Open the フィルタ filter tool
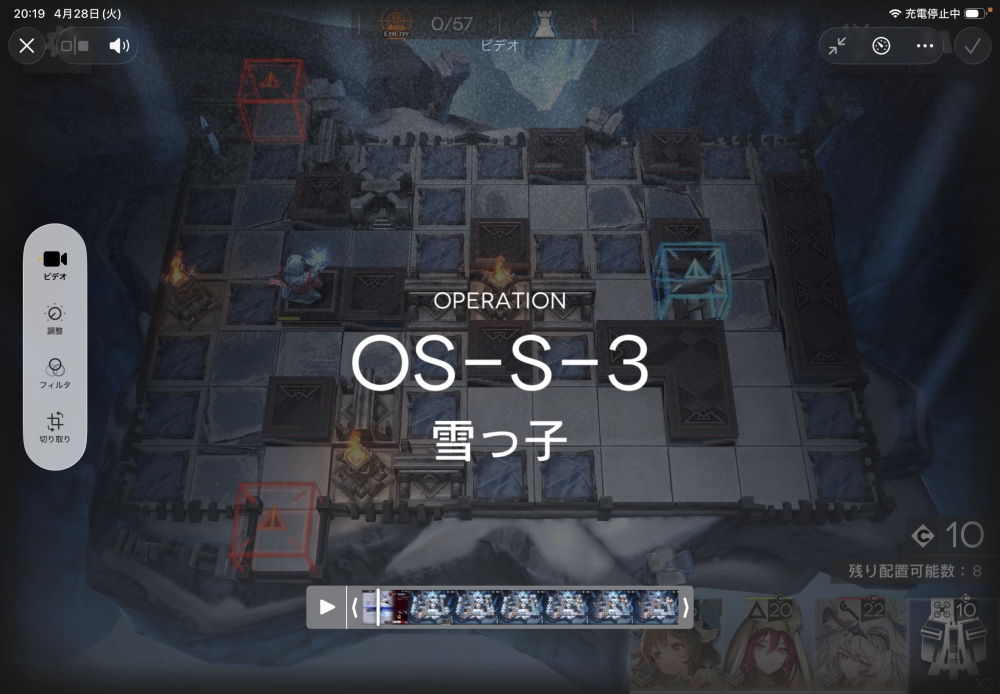The width and height of the screenshot is (1000, 694). coord(55,373)
